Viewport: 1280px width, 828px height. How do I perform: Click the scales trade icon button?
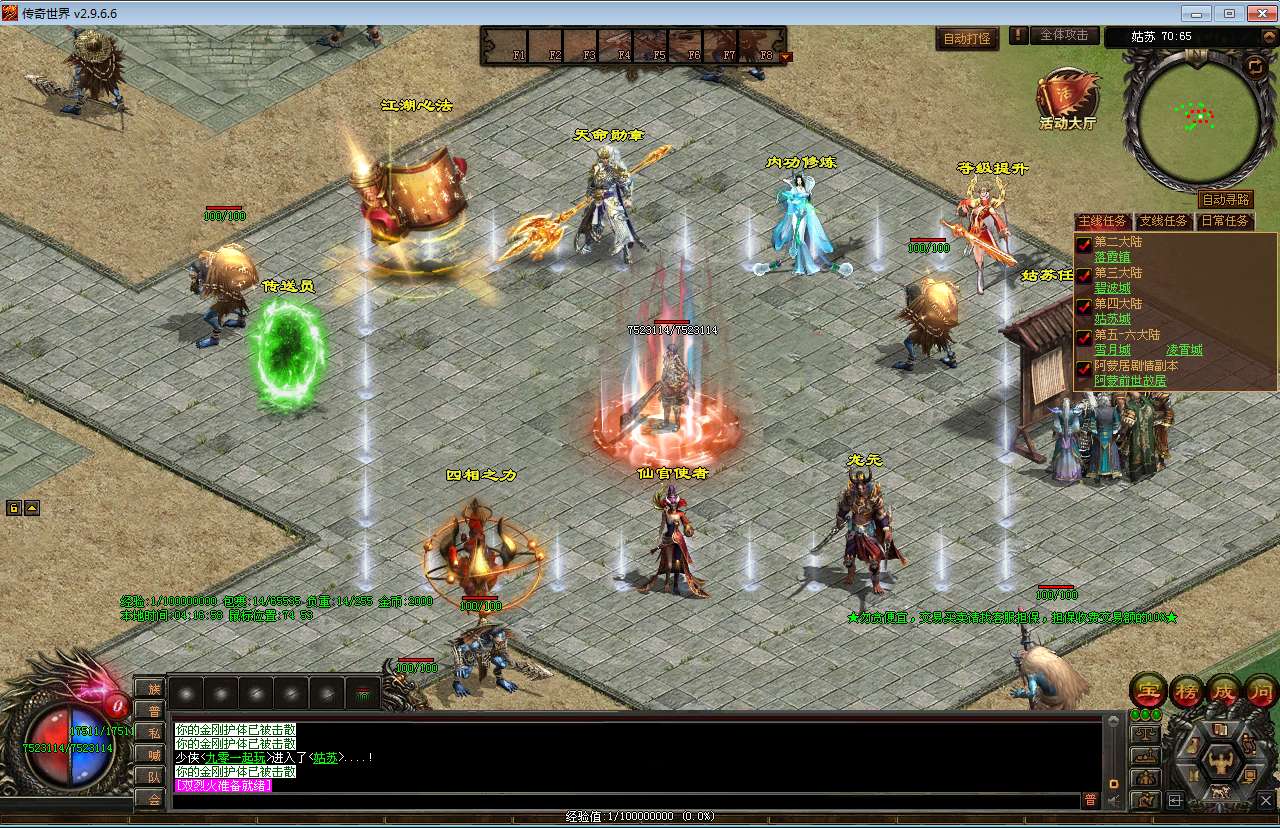pos(1145,732)
